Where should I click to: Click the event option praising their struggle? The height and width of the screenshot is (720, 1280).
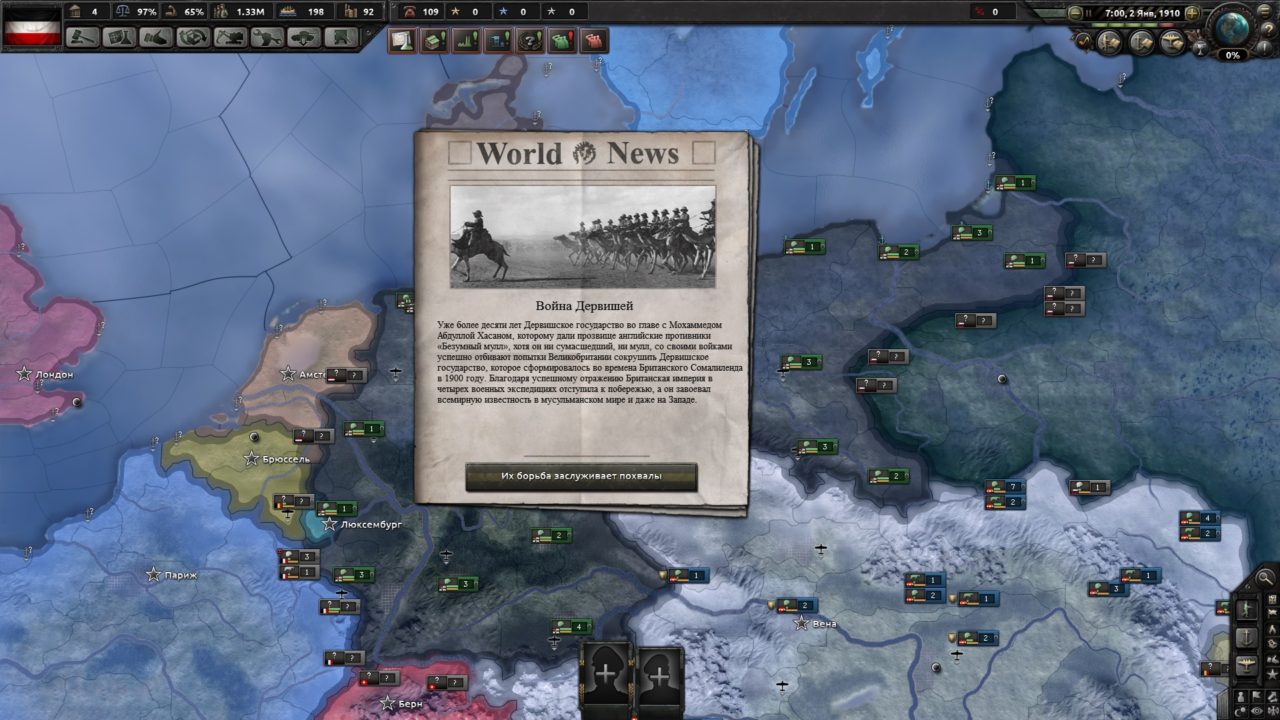581,477
